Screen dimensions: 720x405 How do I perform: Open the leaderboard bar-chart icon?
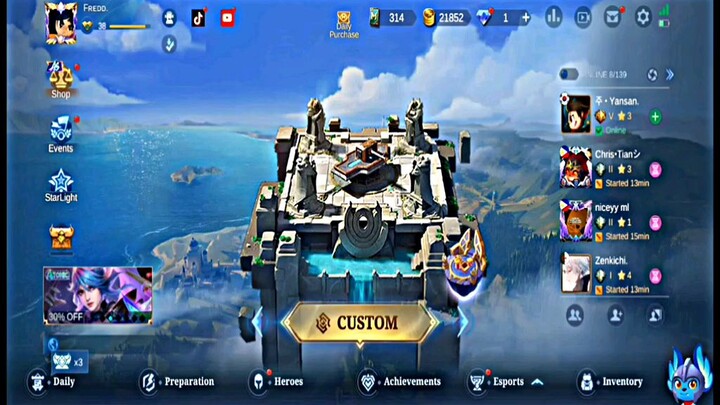pos(553,17)
